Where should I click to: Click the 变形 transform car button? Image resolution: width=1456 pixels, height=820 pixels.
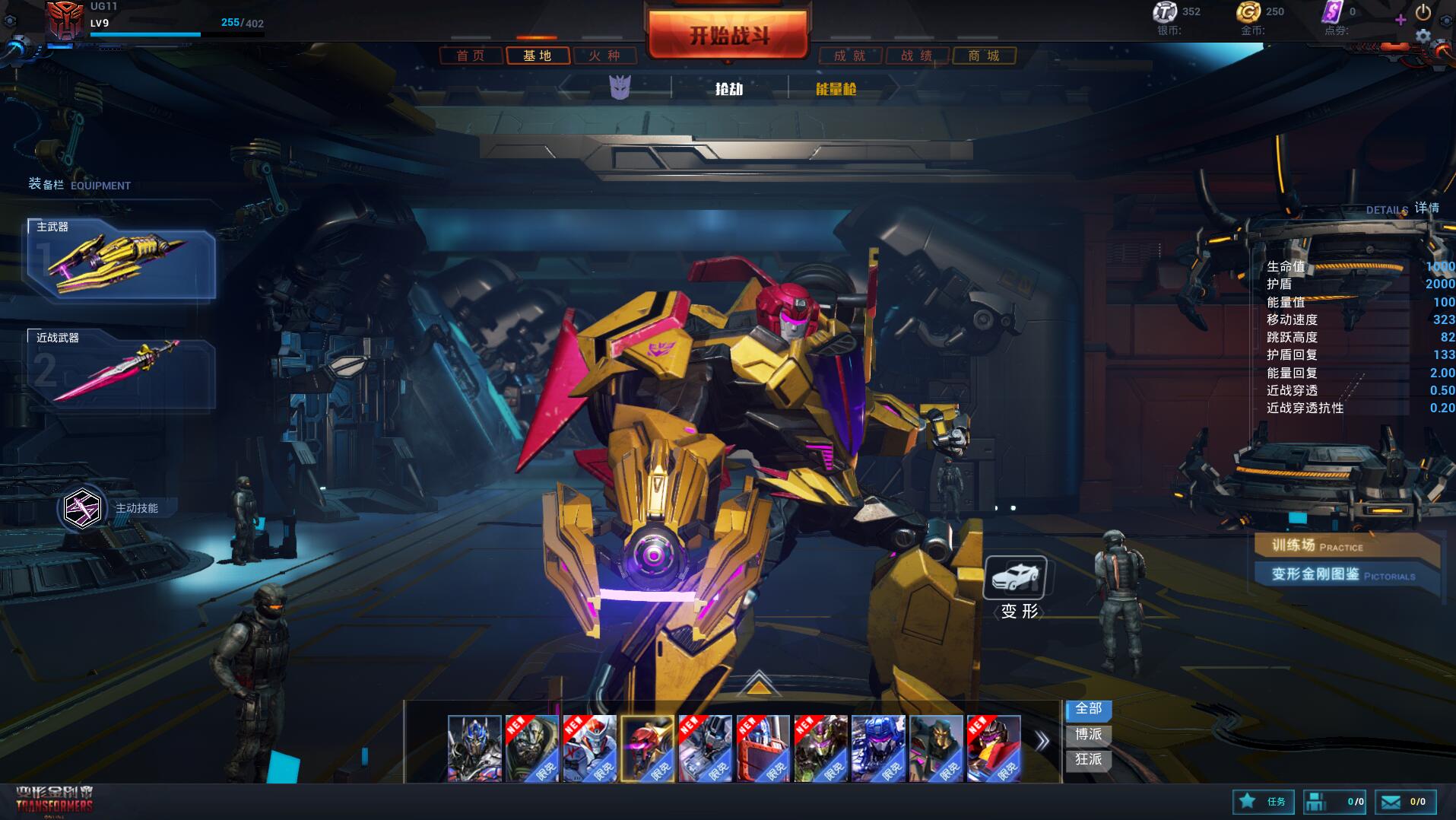tap(1016, 578)
